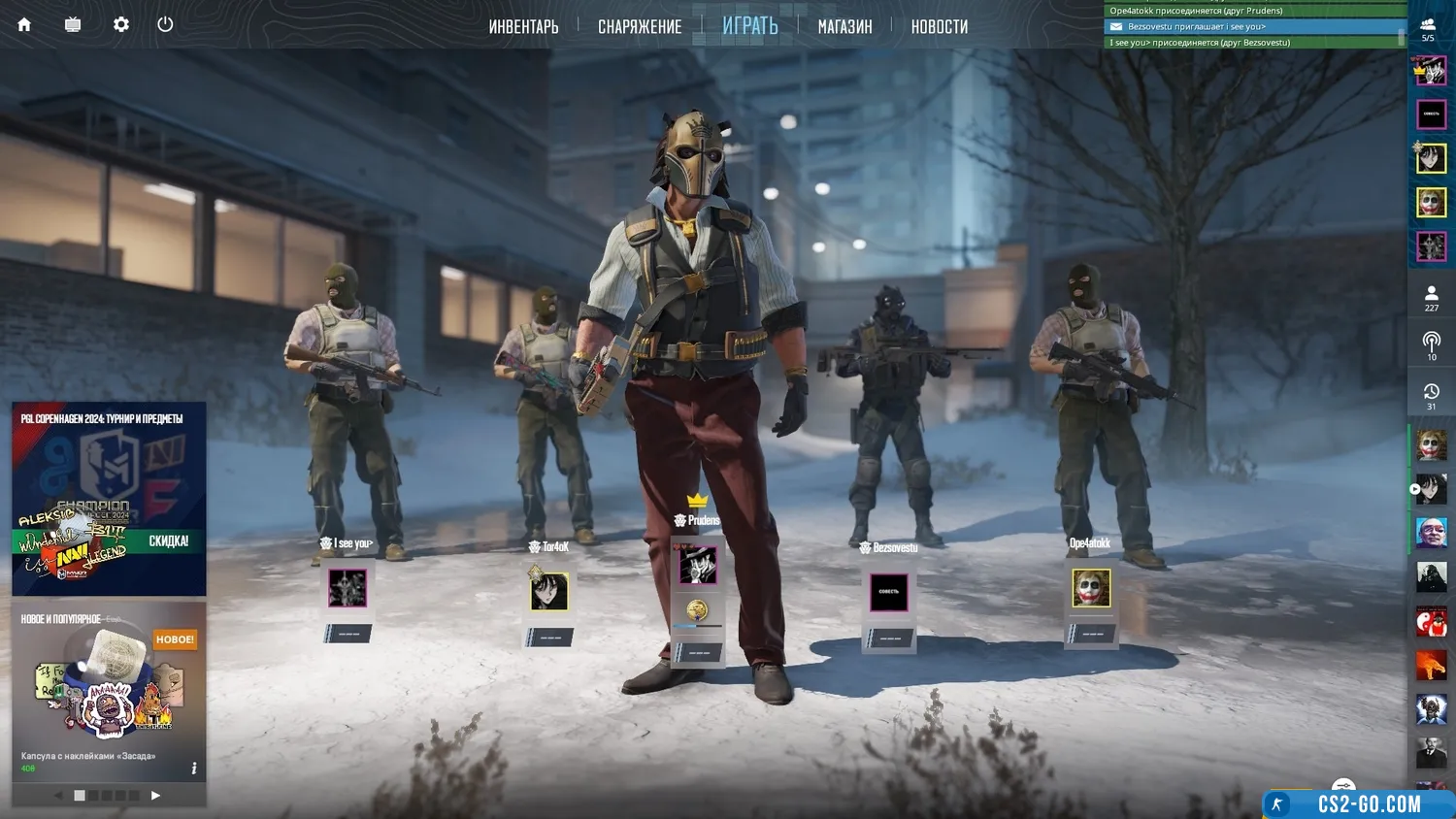Open the МАГАЗИН store tab
Image resolution: width=1456 pixels, height=819 pixels.
[x=844, y=26]
